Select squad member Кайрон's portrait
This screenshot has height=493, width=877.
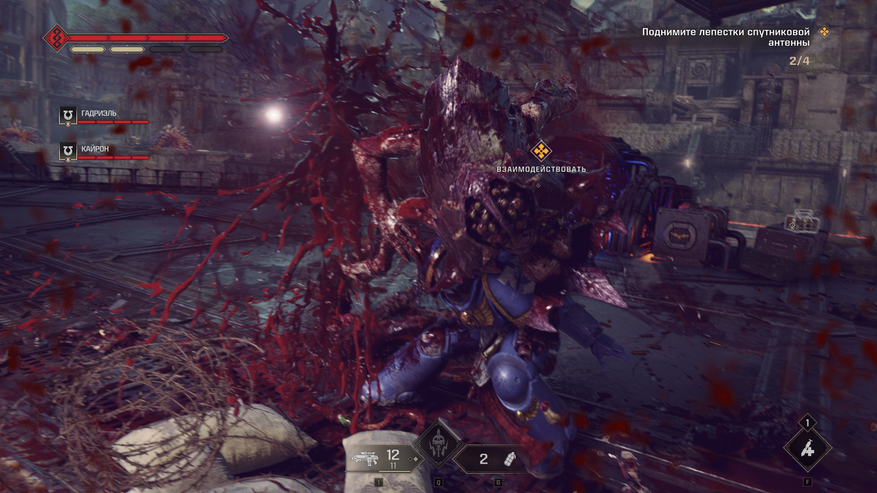point(68,151)
